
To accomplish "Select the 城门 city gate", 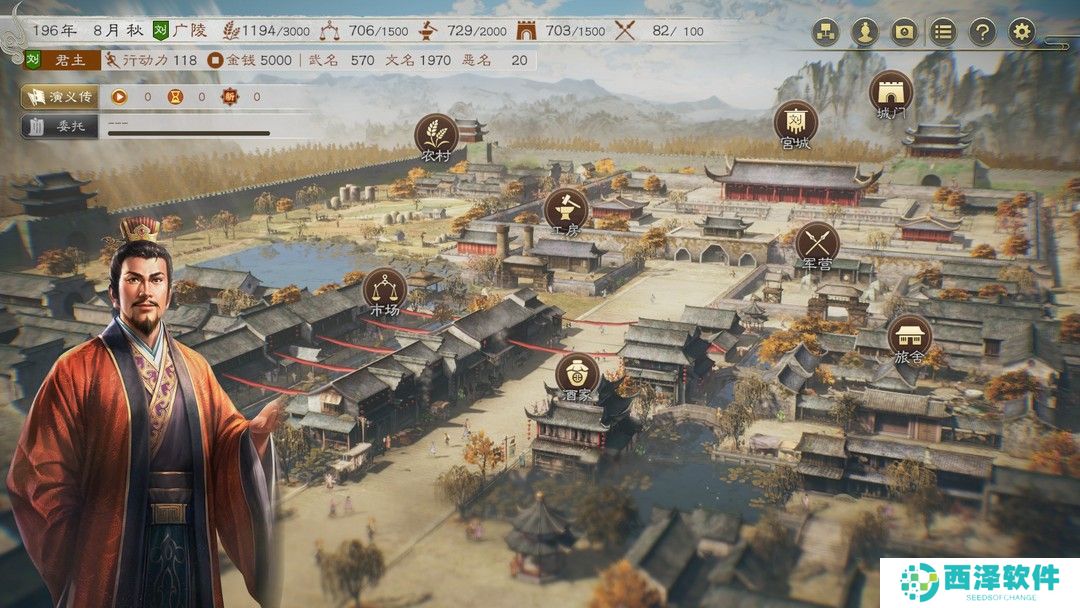I will (890, 92).
